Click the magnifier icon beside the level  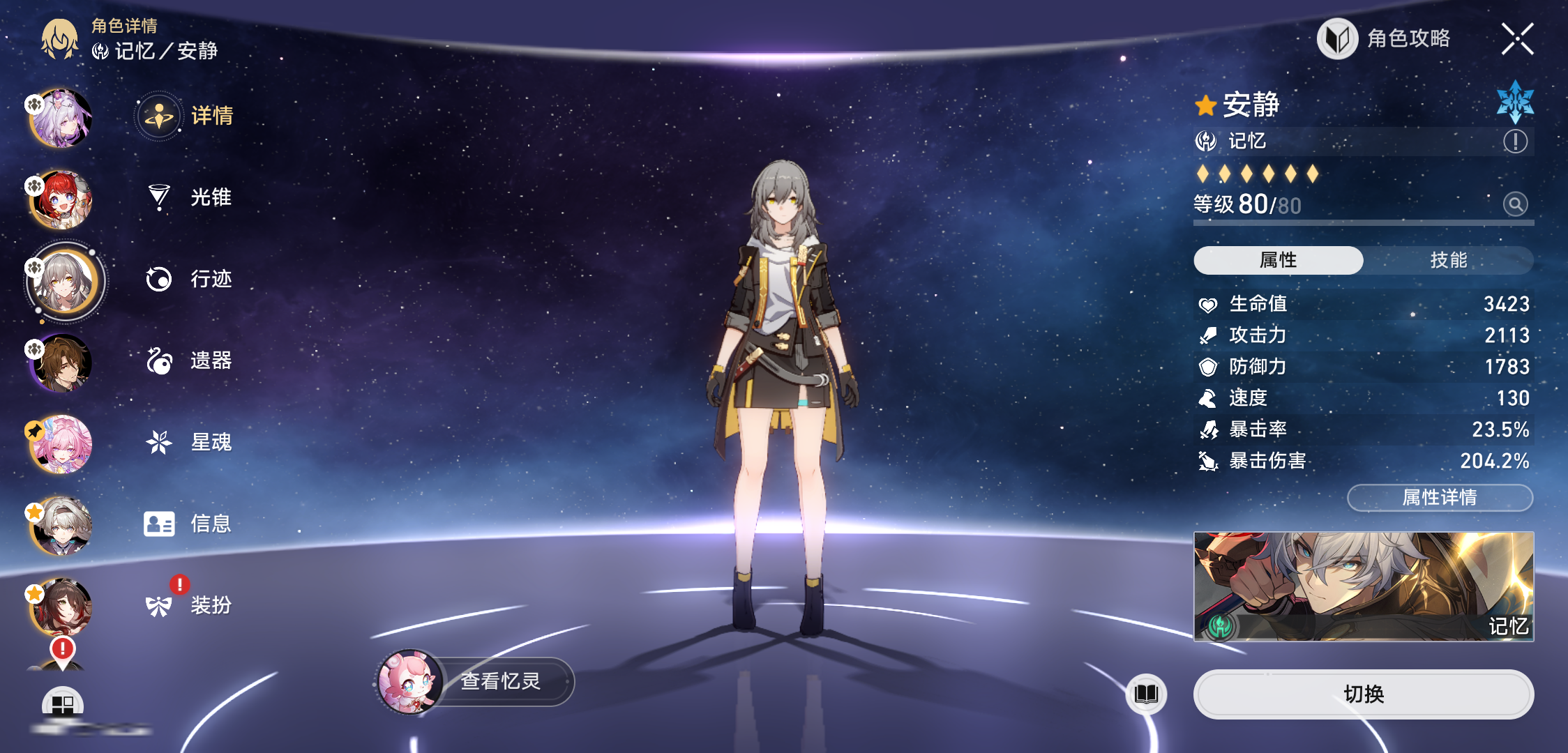(x=1515, y=204)
